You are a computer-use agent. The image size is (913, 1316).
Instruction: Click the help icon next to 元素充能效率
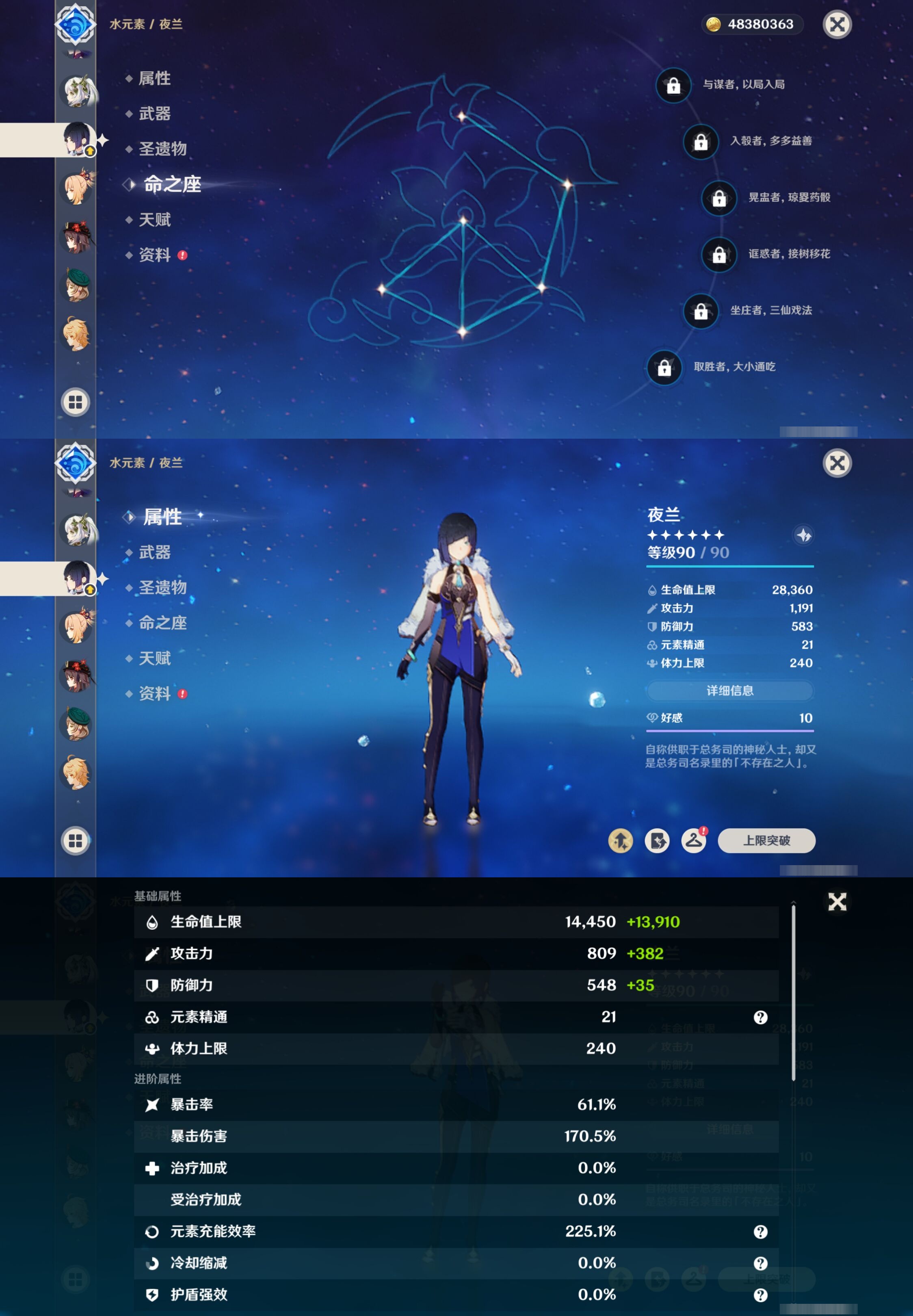(761, 1232)
